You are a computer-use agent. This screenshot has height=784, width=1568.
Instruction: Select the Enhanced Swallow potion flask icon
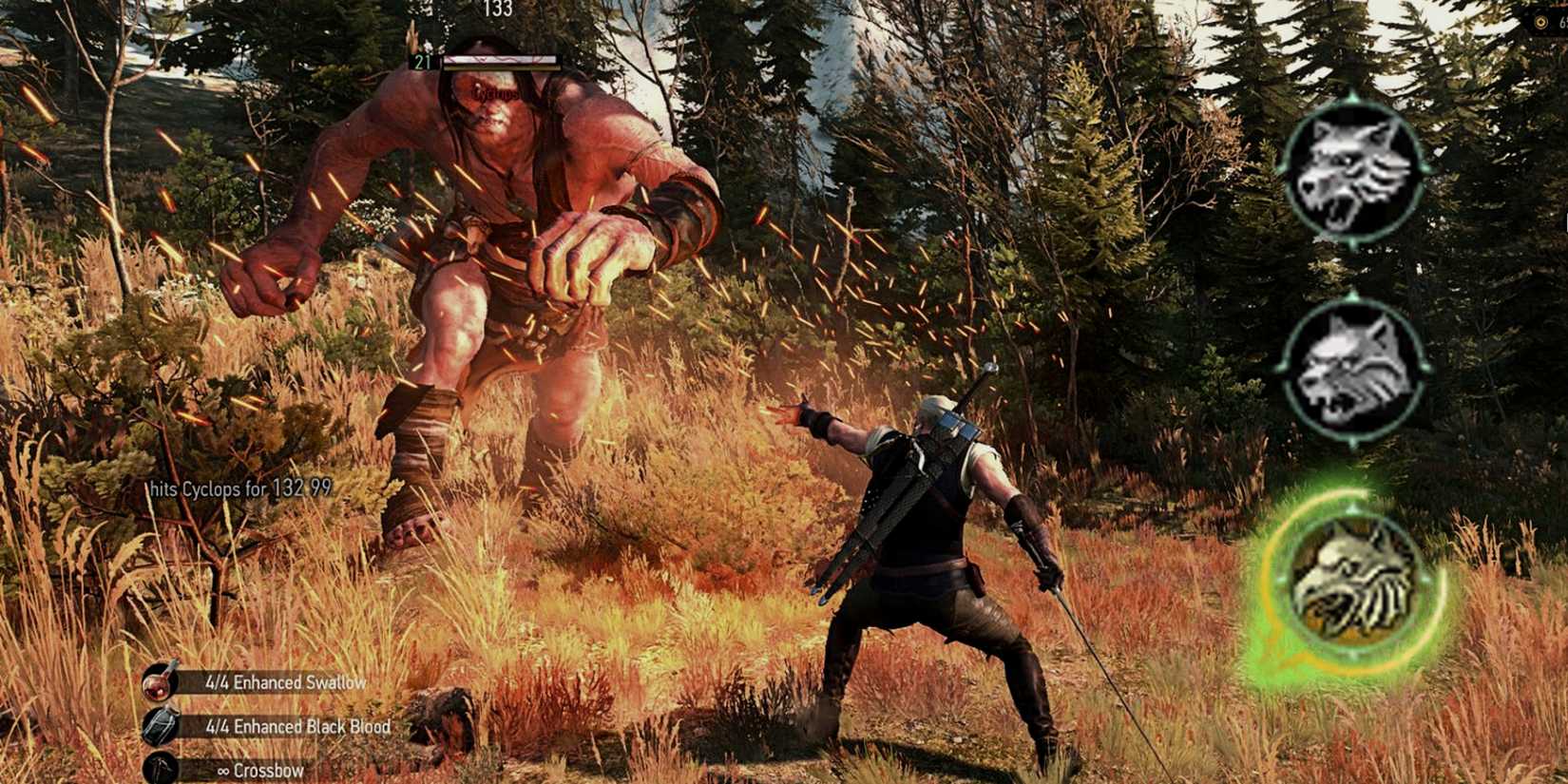[160, 681]
